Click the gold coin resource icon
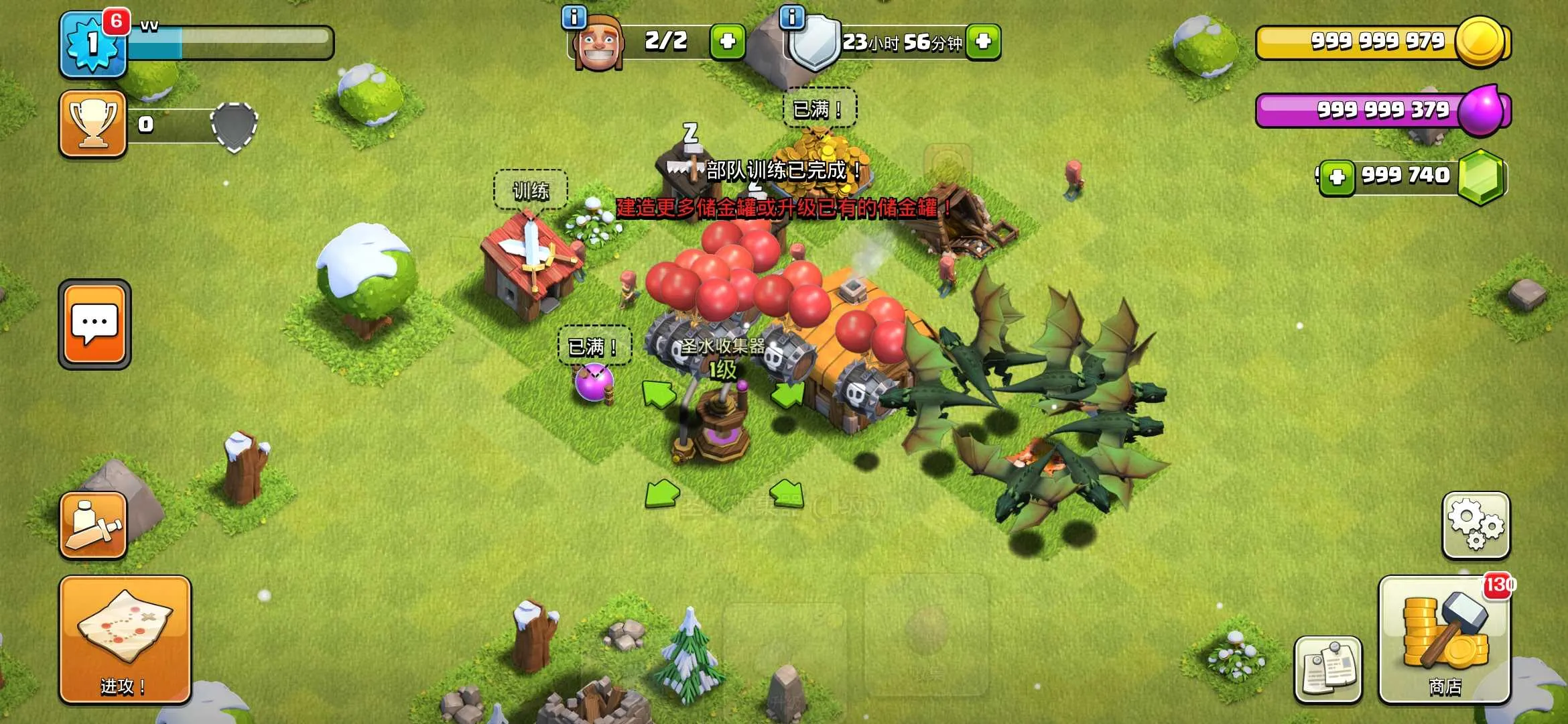Image resolution: width=1568 pixels, height=724 pixels. 1481,42
